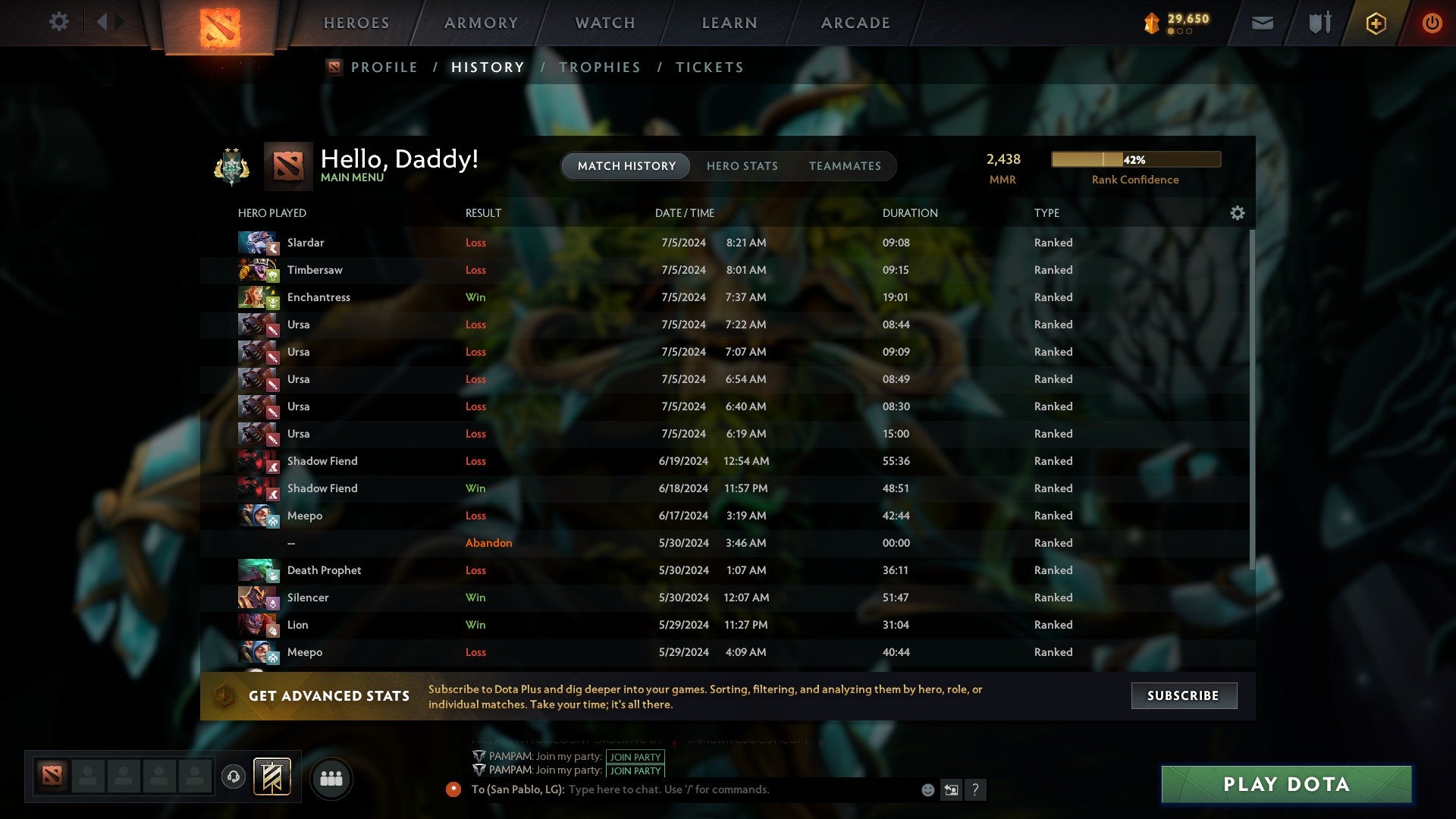This screenshot has height=819, width=1456.
Task: Click the mail notifications envelope icon
Action: point(1262,23)
